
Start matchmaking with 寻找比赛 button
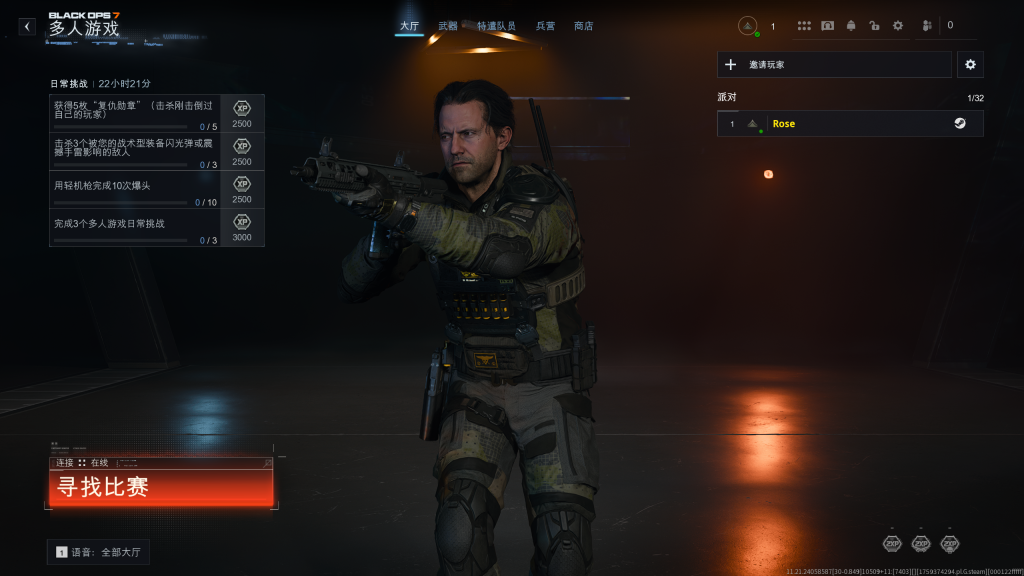coord(160,488)
